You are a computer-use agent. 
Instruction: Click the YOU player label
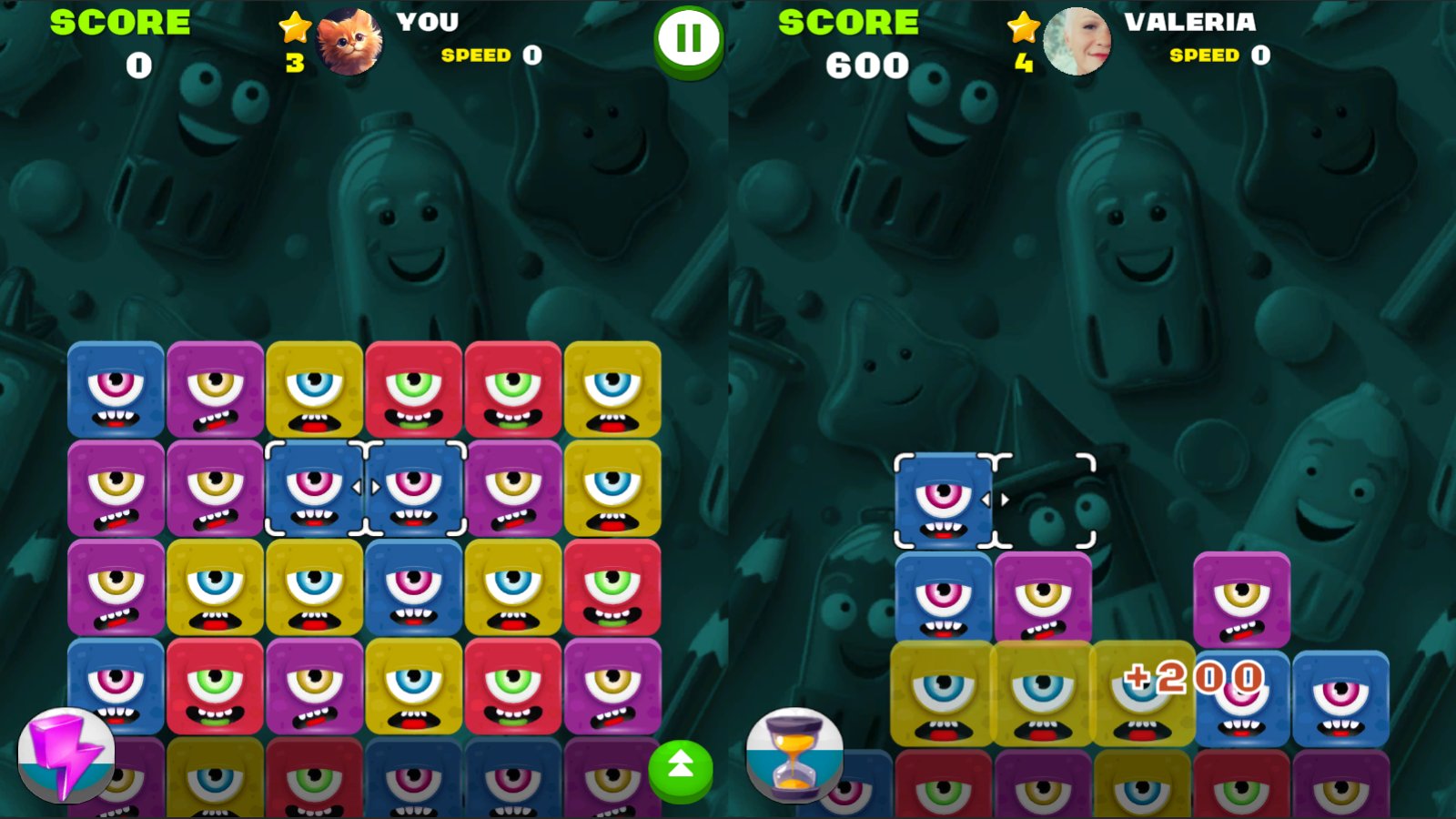[x=427, y=22]
